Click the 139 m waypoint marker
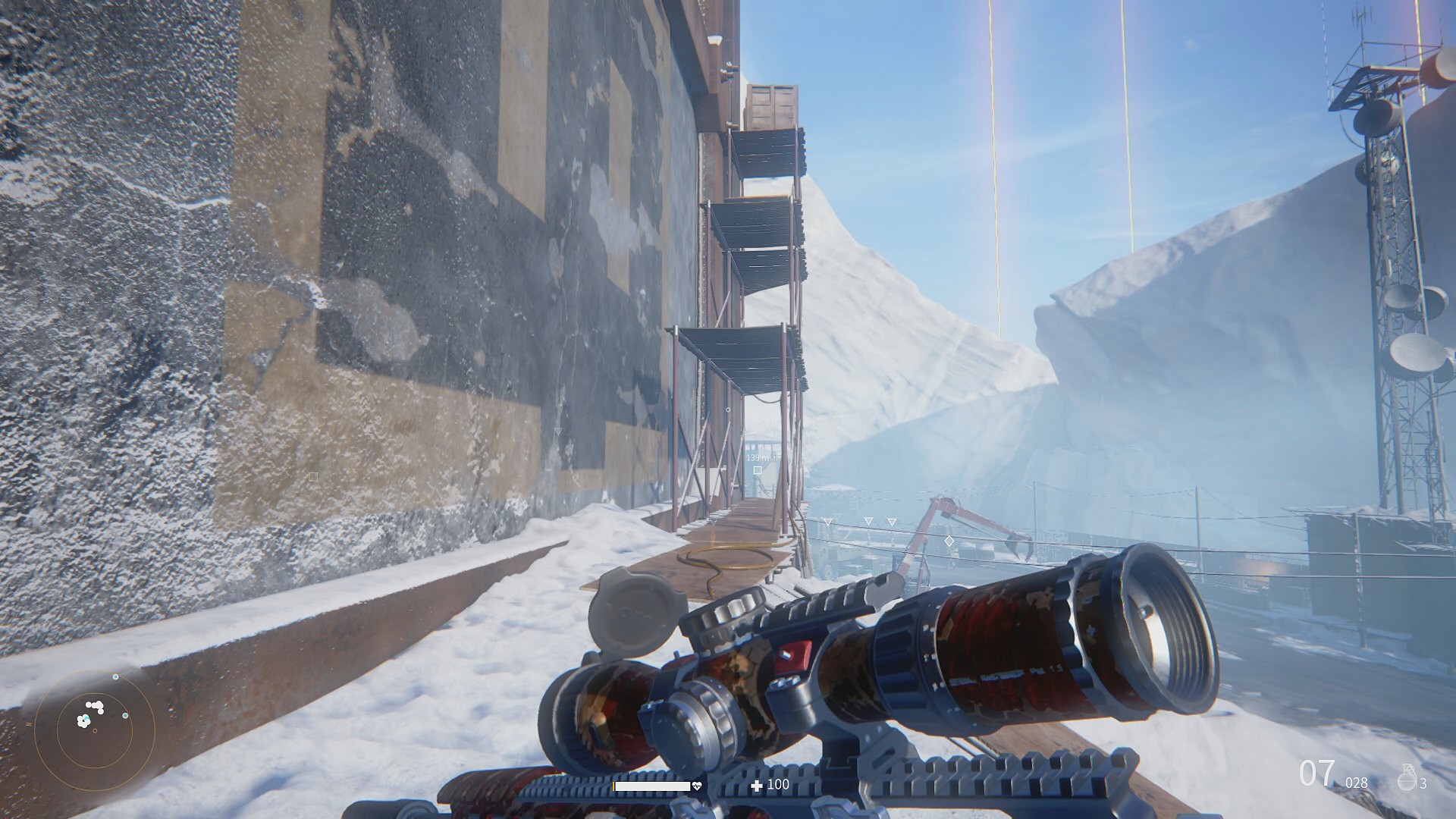Screen dimensions: 1456x819 [x=757, y=470]
